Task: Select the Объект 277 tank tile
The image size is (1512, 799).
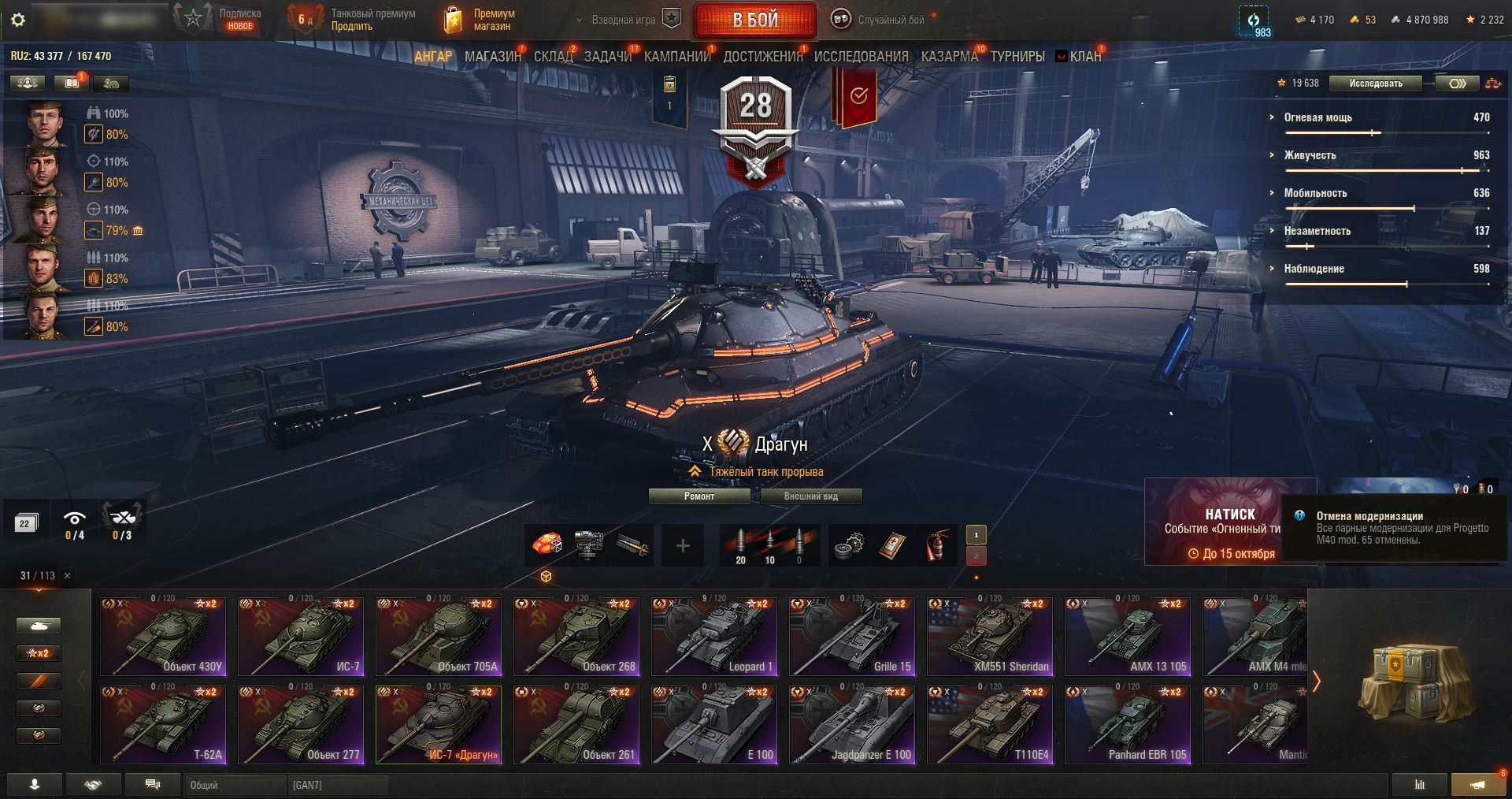Action: [301, 725]
